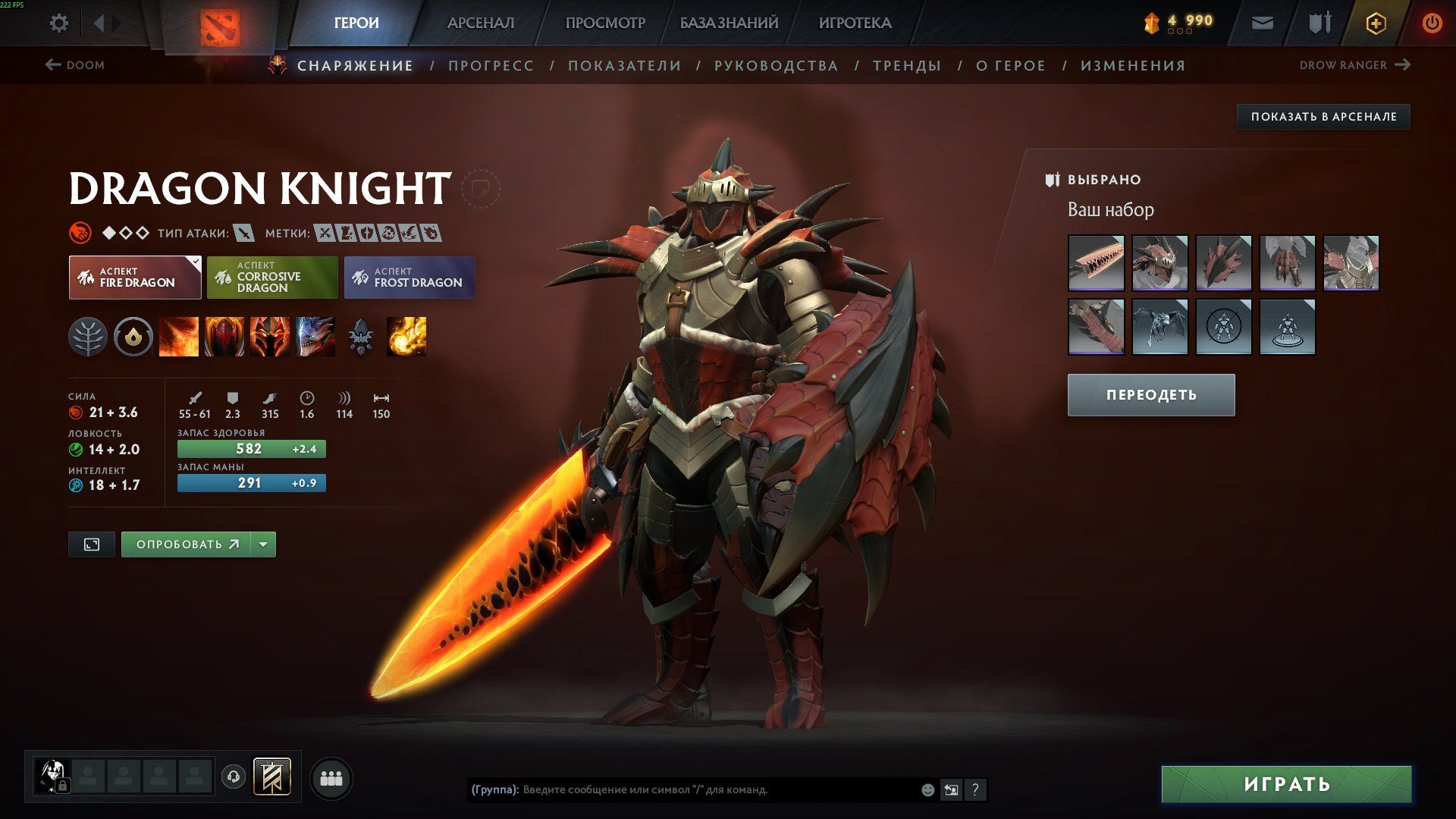This screenshot has width=1456, height=819.
Task: View the Тренды section
Action: tap(906, 66)
